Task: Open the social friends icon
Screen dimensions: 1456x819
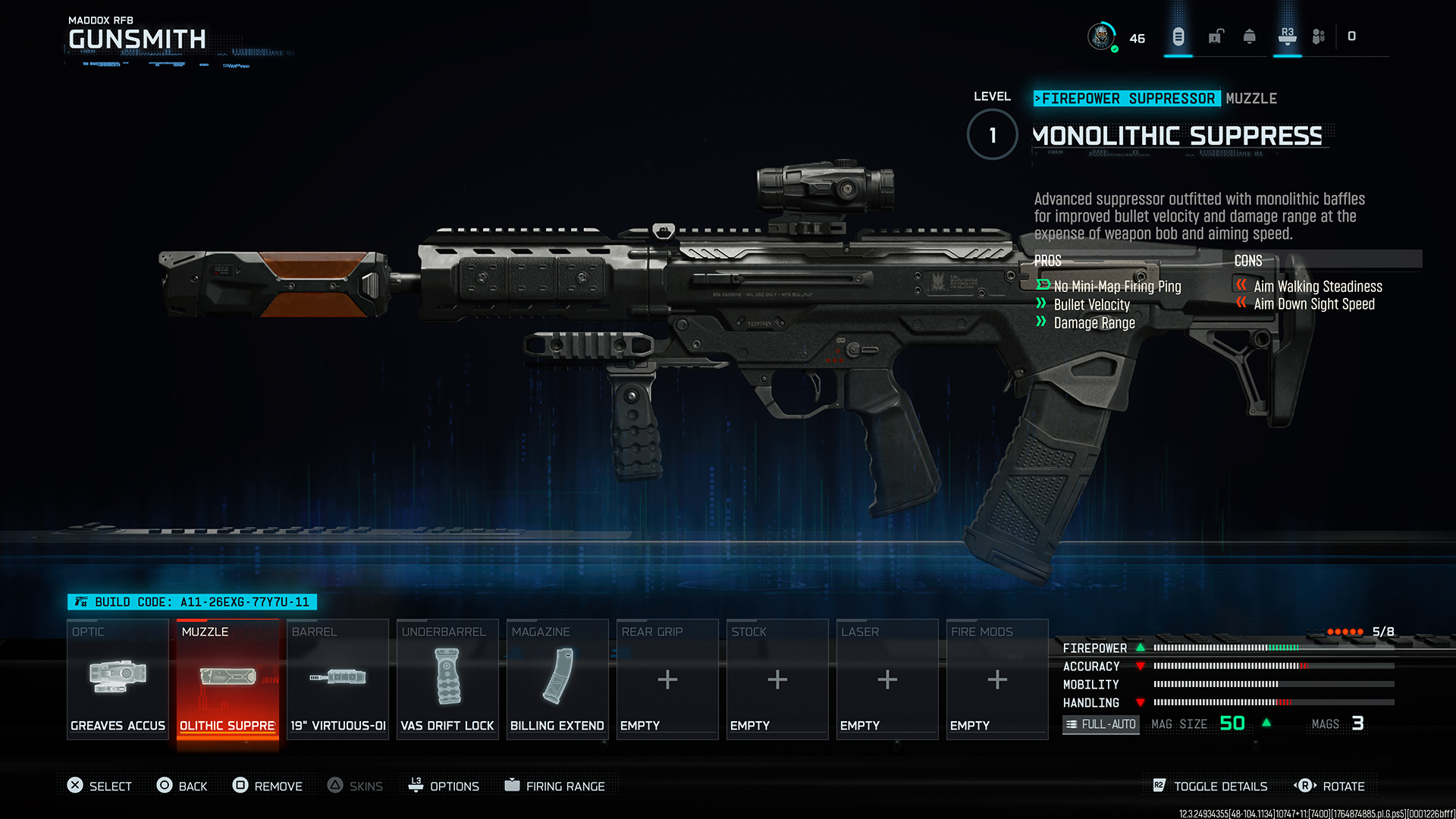Action: coord(1319,36)
